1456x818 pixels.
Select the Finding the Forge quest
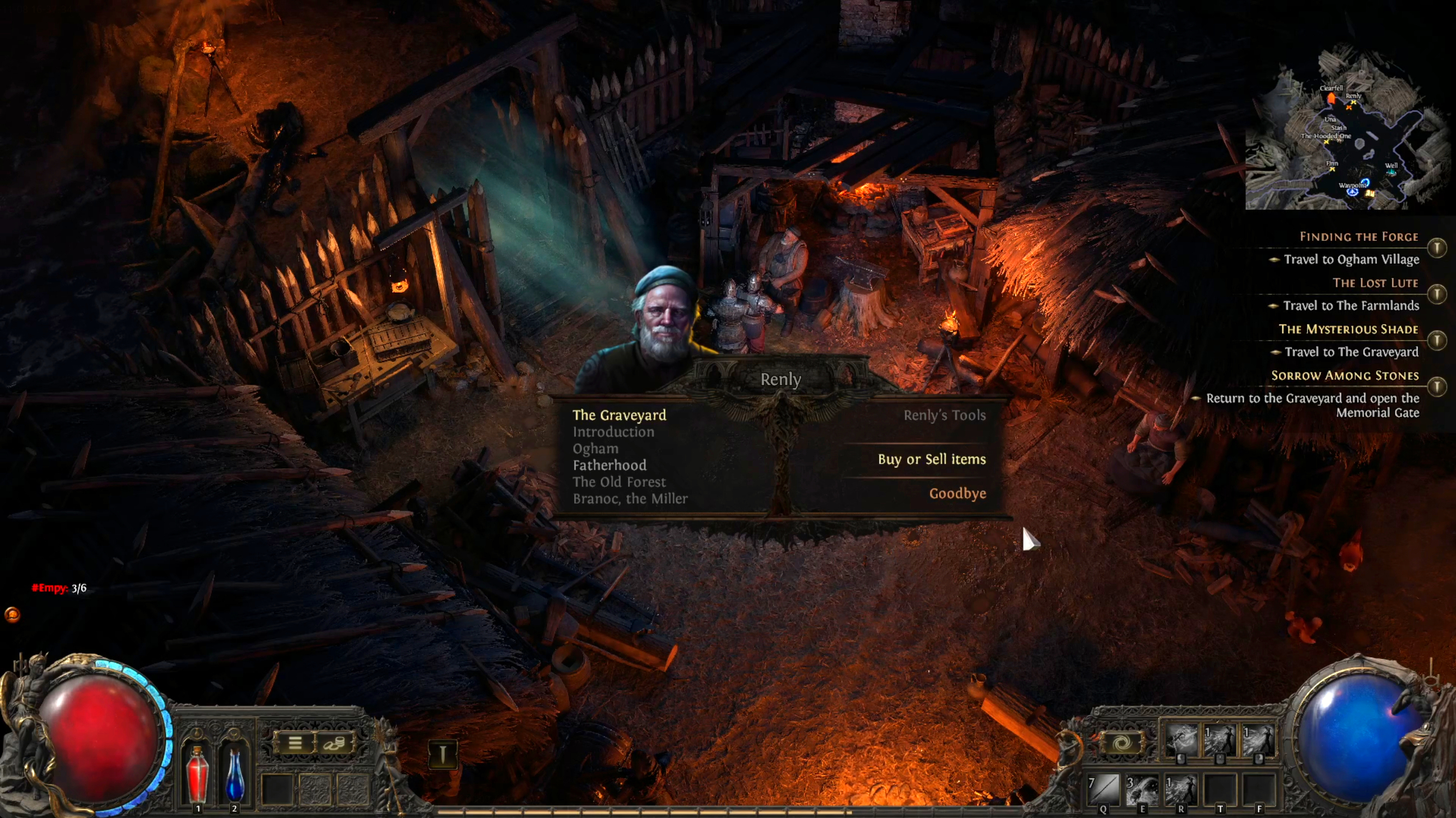(1358, 237)
